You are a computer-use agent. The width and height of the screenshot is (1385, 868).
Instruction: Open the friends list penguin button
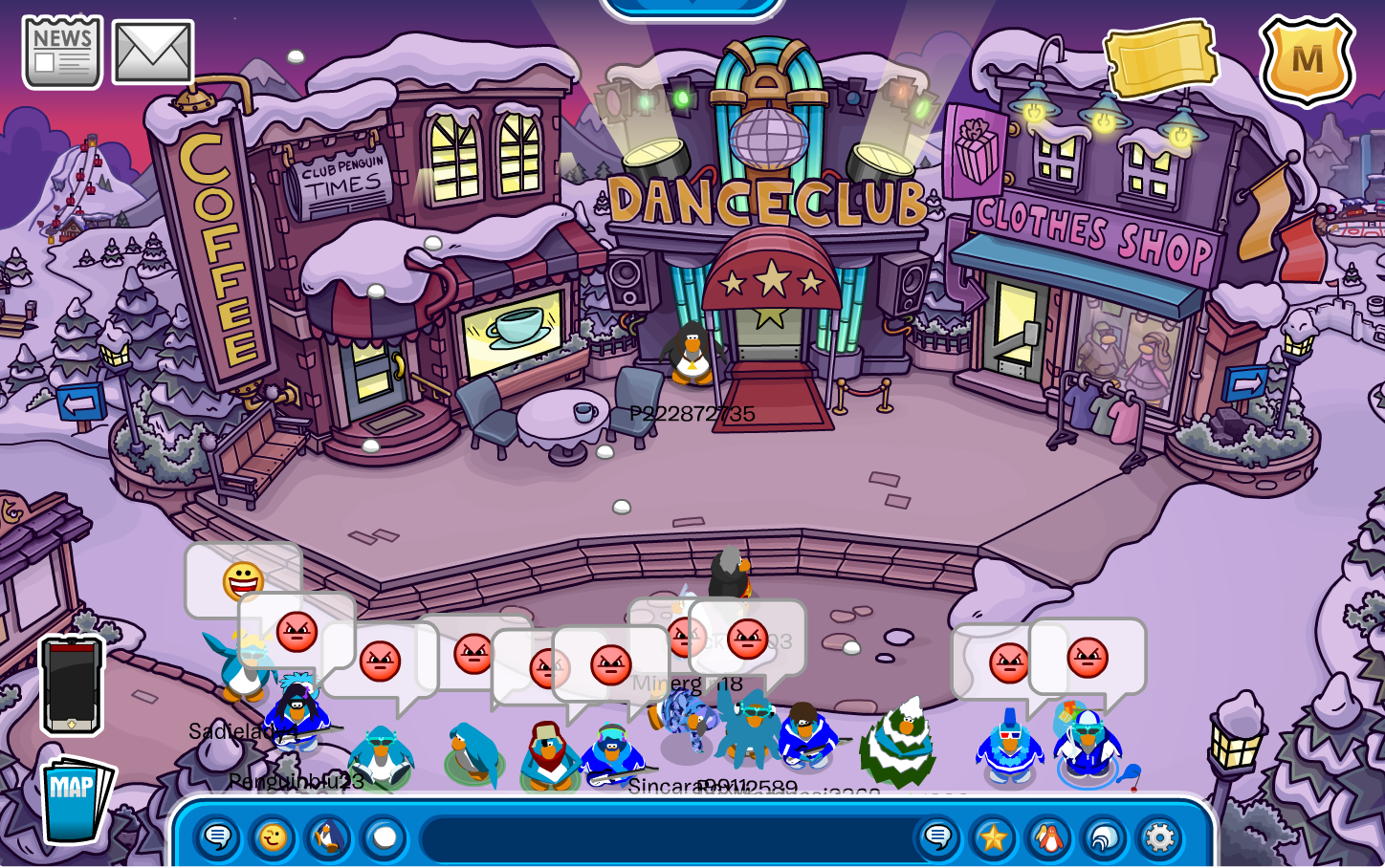point(1049,838)
